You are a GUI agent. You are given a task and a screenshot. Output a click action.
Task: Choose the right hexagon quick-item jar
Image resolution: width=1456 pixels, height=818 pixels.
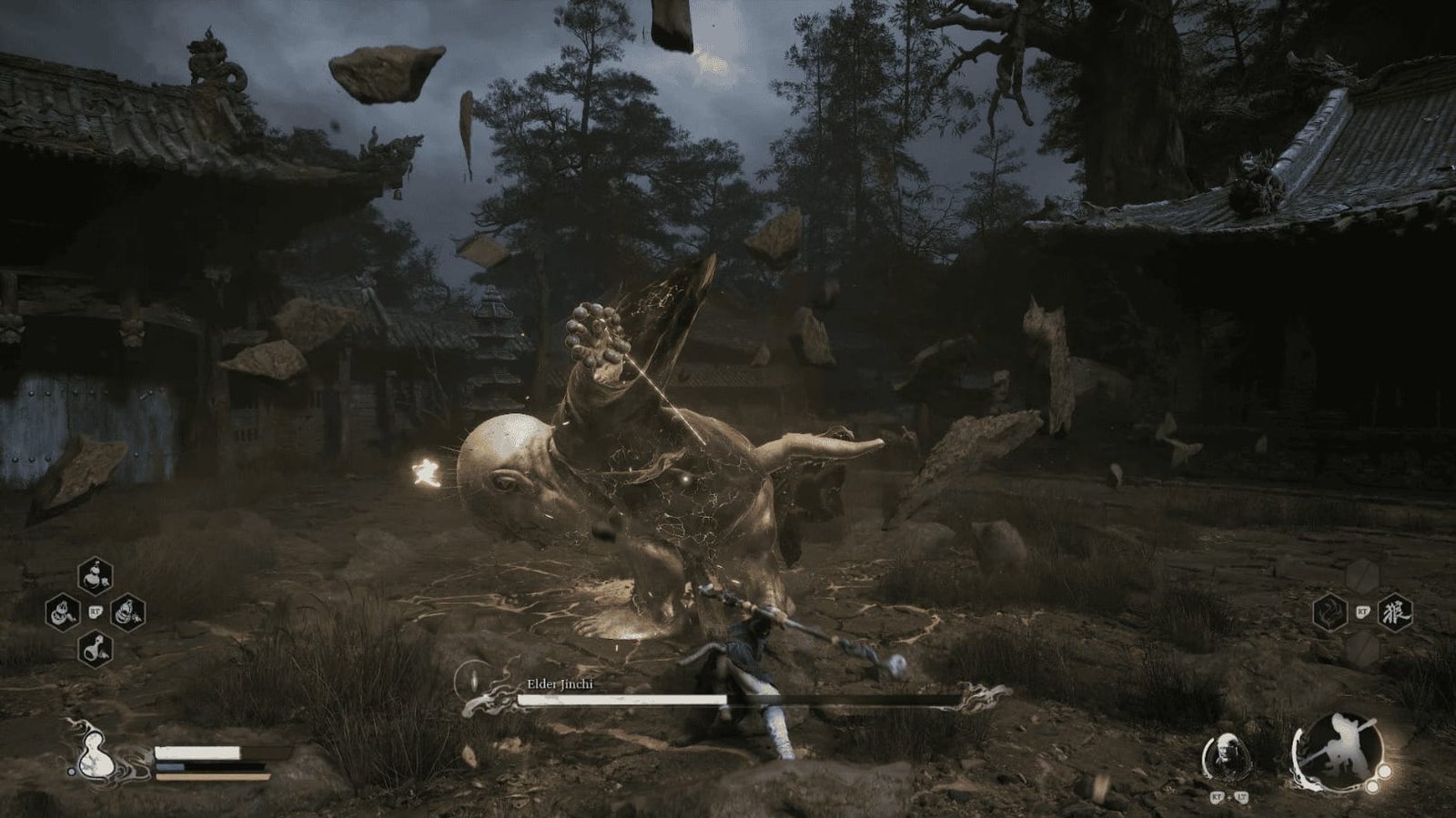[x=127, y=611]
